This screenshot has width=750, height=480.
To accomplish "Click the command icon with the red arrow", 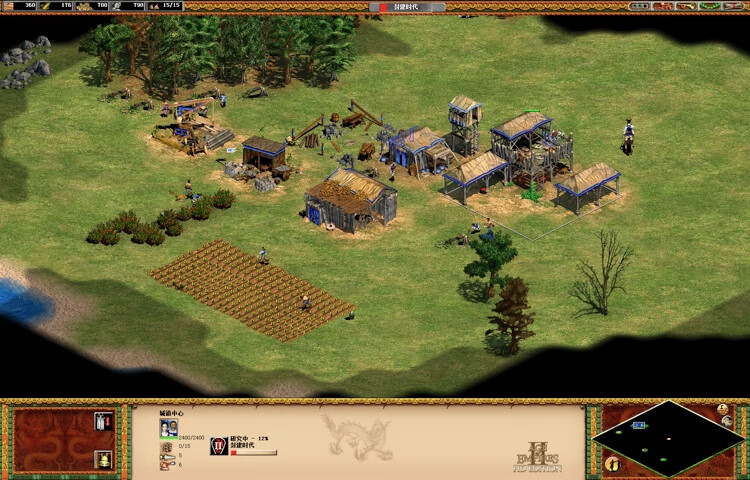I will click(x=103, y=421).
